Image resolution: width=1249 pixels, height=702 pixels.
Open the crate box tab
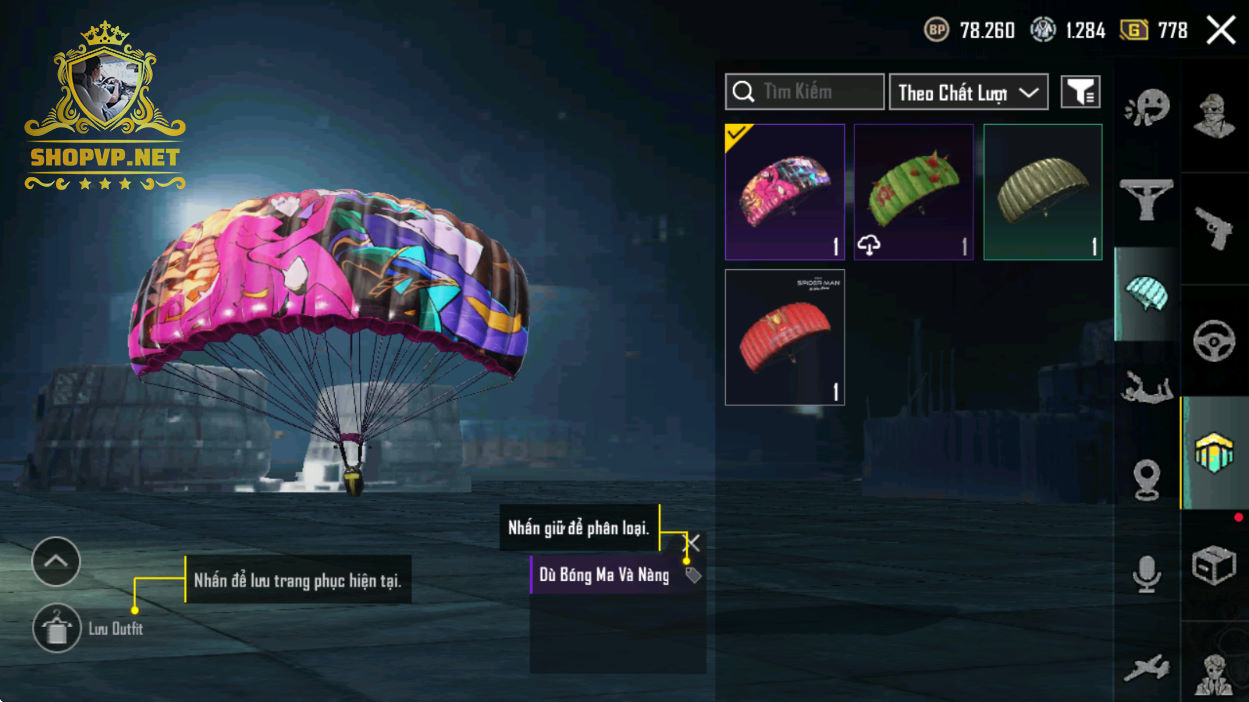pyautogui.click(x=1214, y=565)
